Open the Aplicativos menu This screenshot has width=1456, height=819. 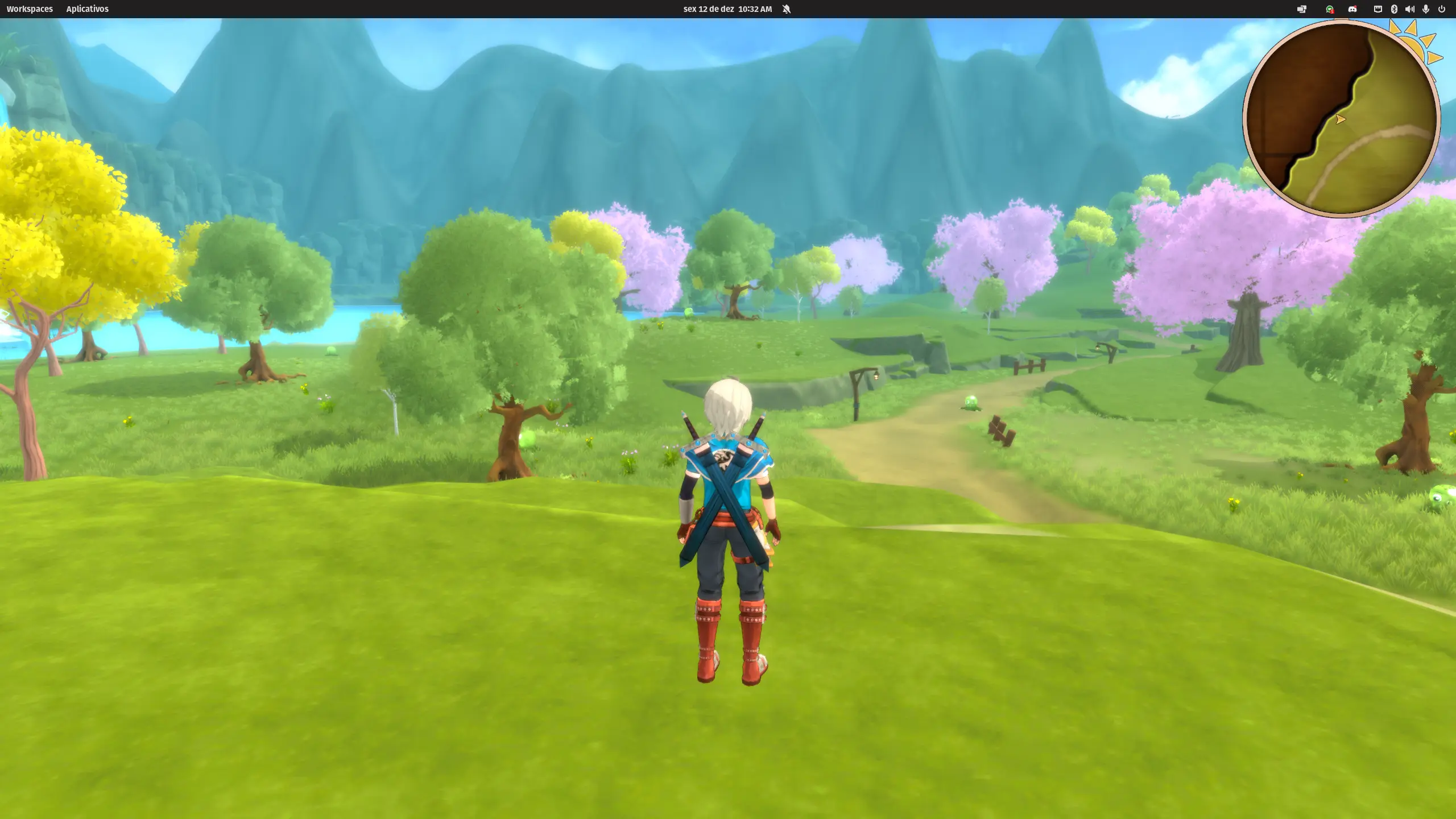coord(87,9)
